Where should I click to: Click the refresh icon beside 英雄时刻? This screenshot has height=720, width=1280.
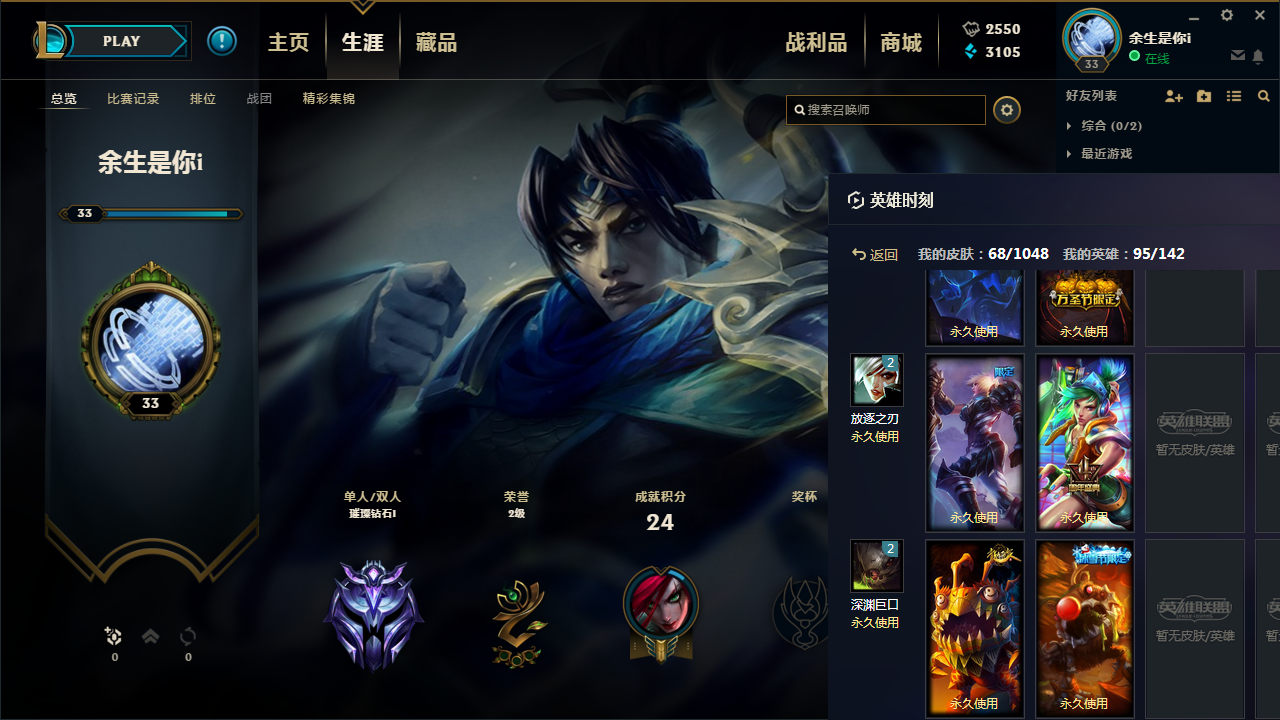(855, 200)
